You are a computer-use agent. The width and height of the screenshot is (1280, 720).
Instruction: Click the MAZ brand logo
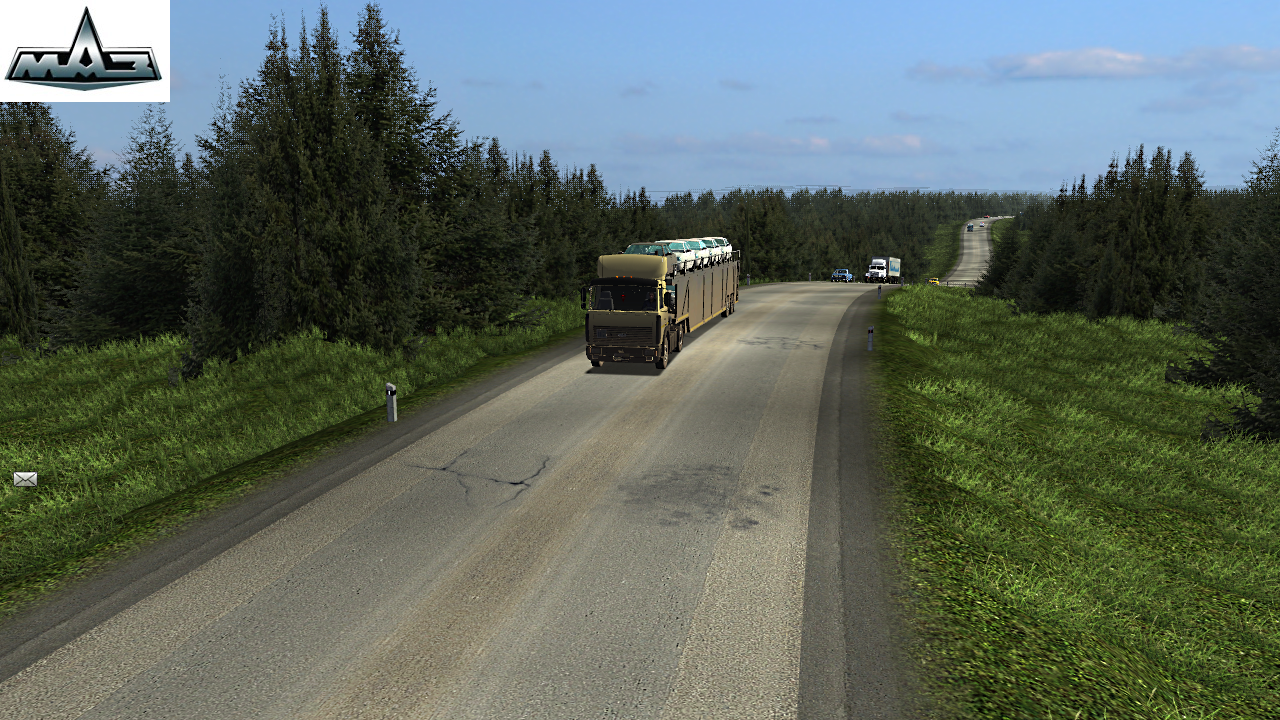click(84, 51)
